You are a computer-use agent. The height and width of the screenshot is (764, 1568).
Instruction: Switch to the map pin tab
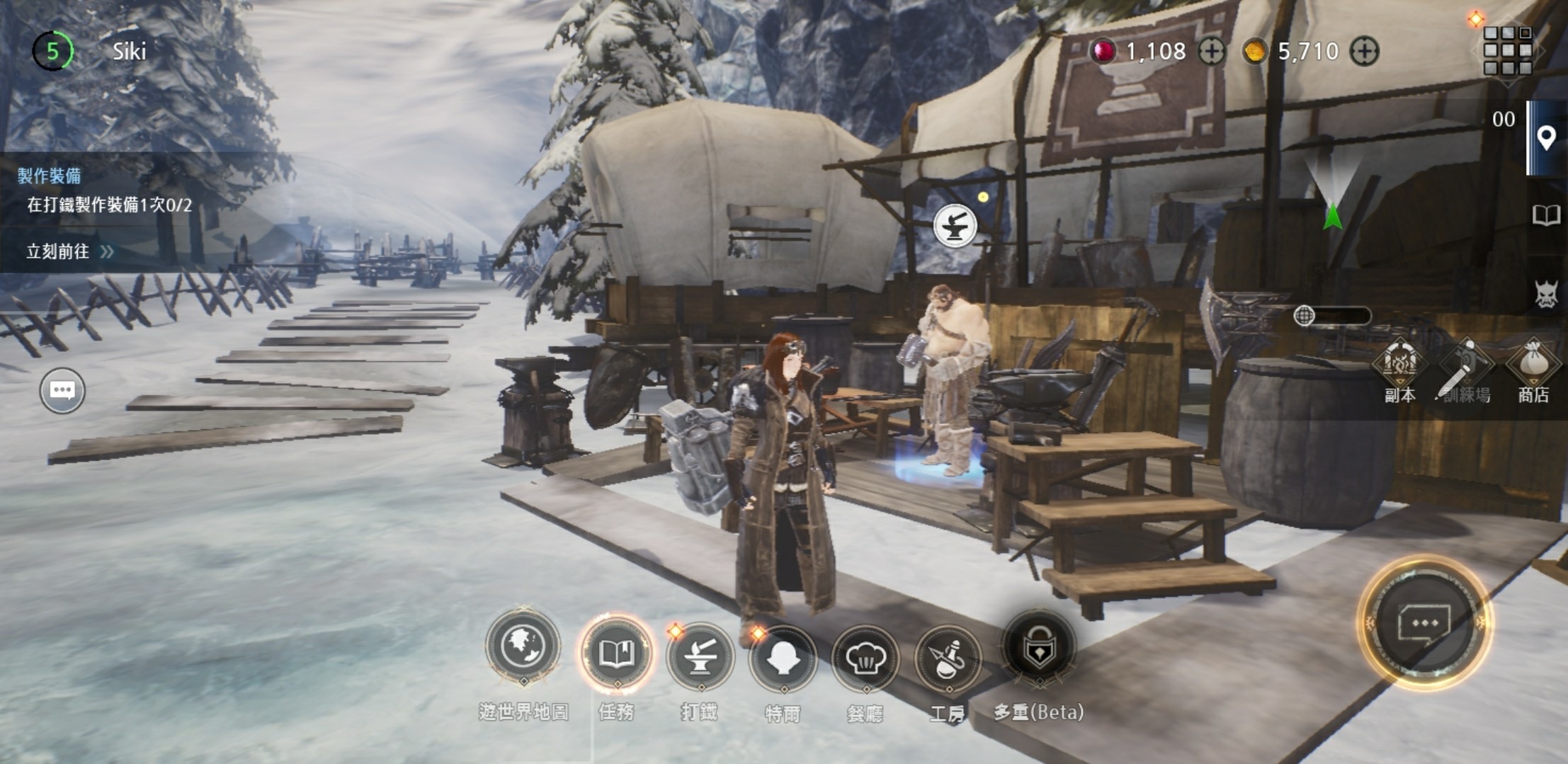pos(1546,138)
